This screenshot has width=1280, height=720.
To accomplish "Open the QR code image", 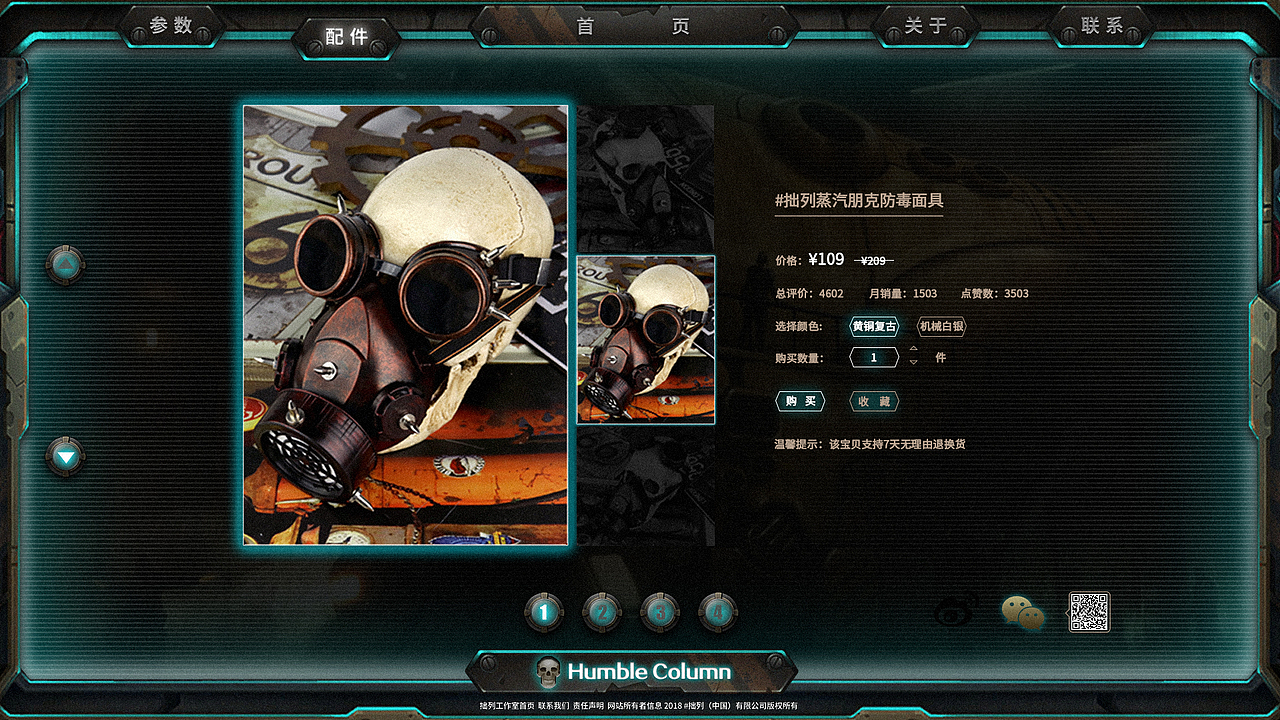I will point(1090,612).
